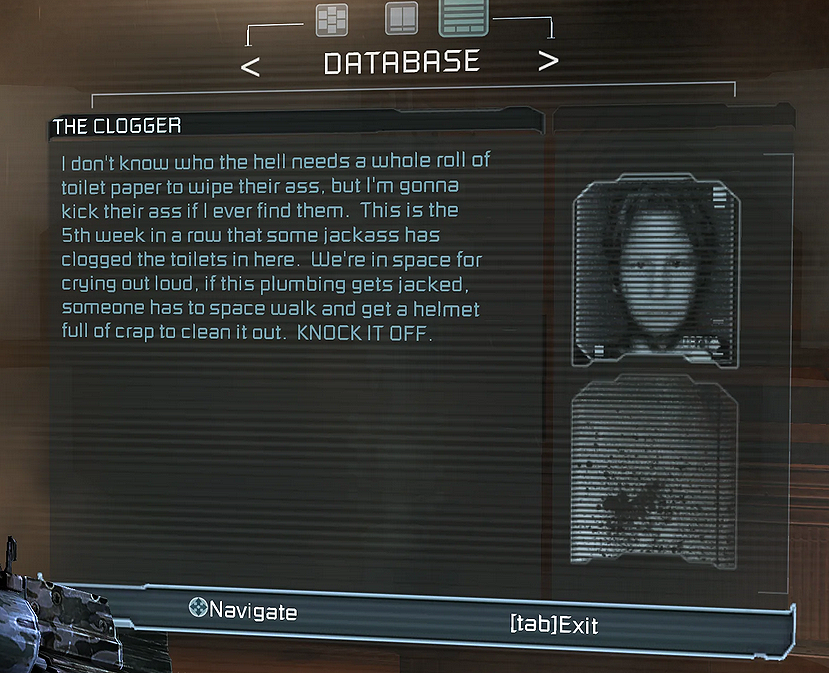829x673 pixels.
Task: Click THE CLOGGER log title bar
Action: [295, 126]
